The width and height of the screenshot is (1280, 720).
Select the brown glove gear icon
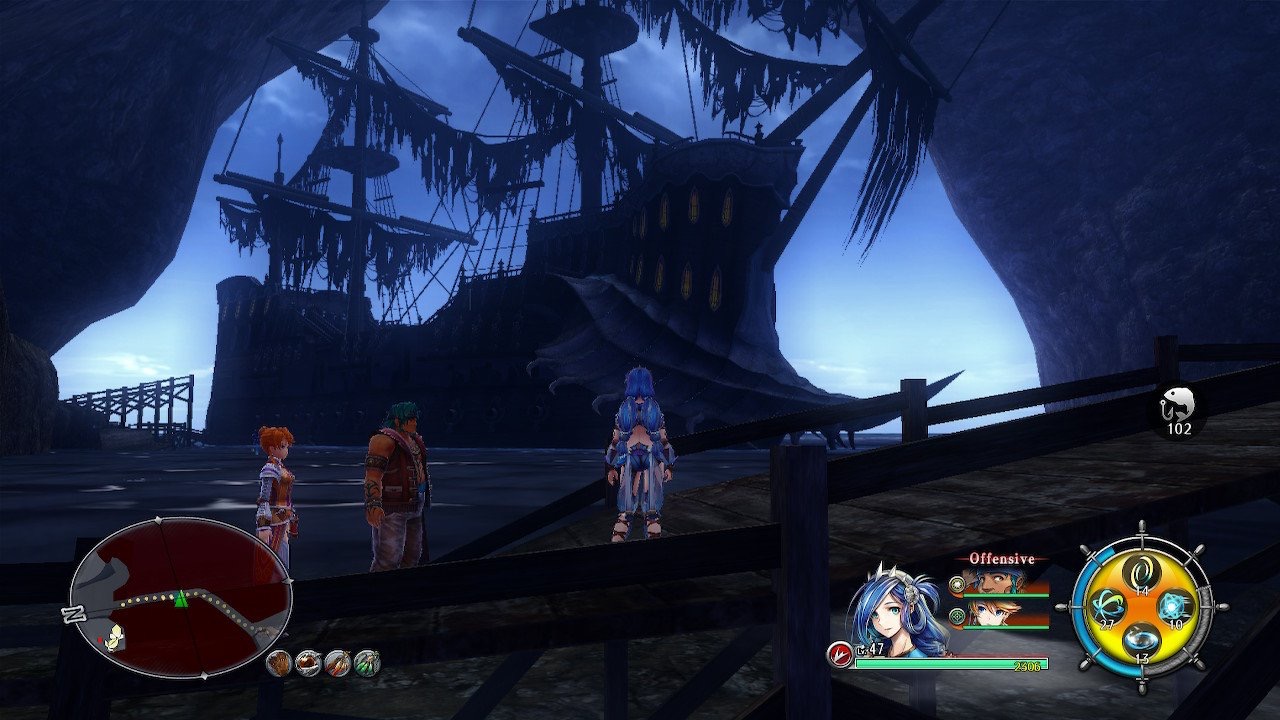pos(279,662)
